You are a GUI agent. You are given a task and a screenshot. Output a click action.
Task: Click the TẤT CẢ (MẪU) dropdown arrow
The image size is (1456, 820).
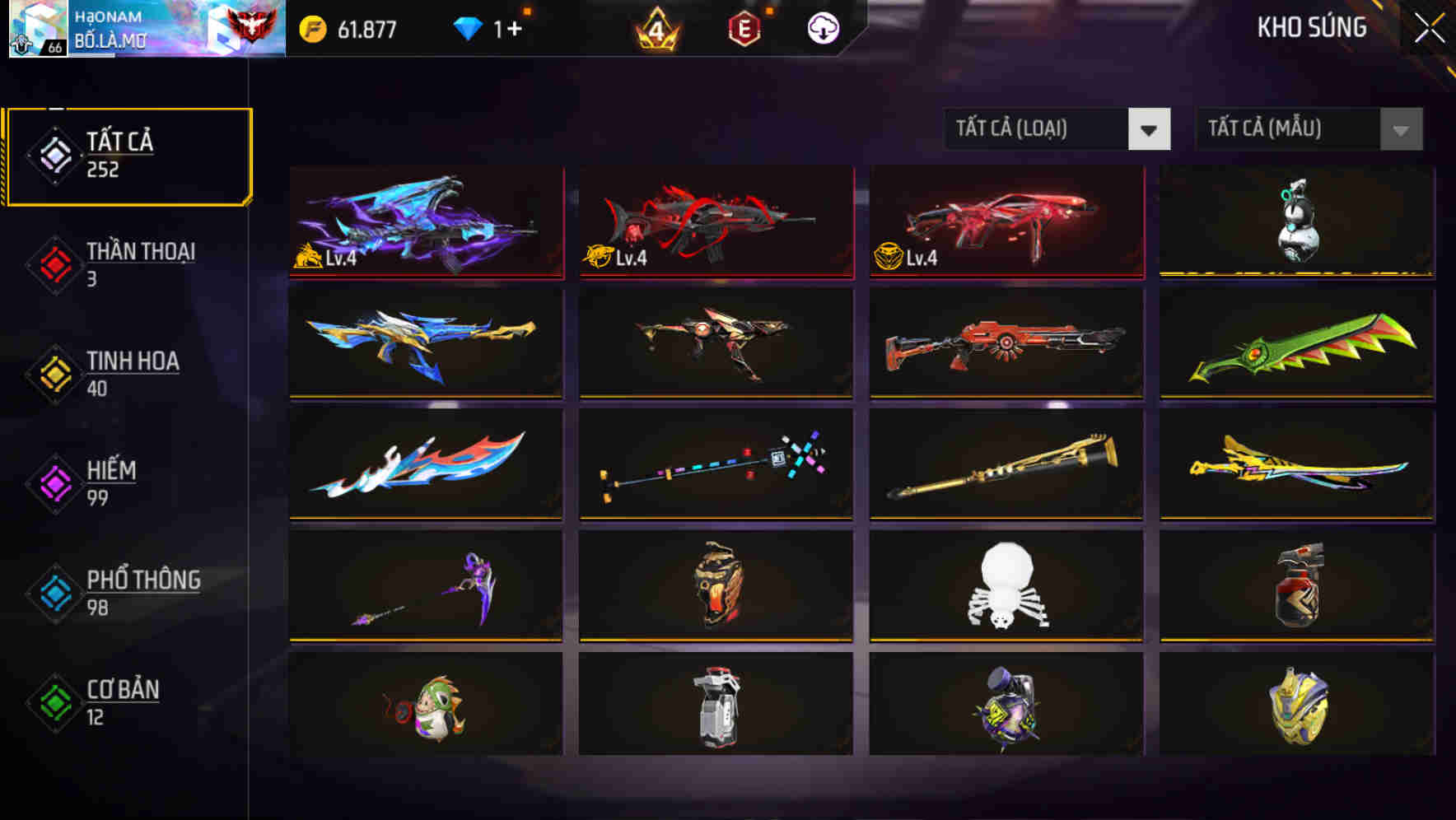[1401, 129]
